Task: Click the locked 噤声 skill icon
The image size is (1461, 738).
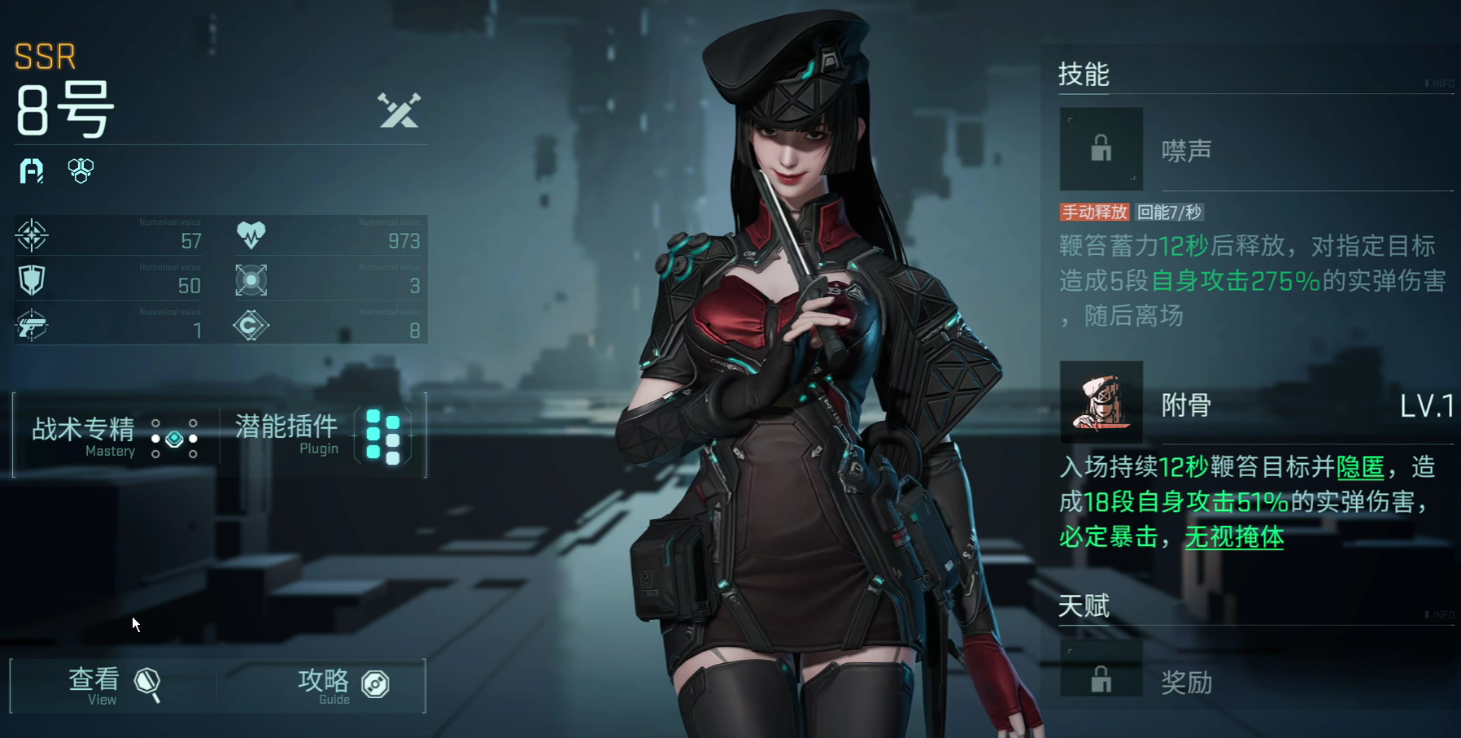Action: click(1101, 148)
